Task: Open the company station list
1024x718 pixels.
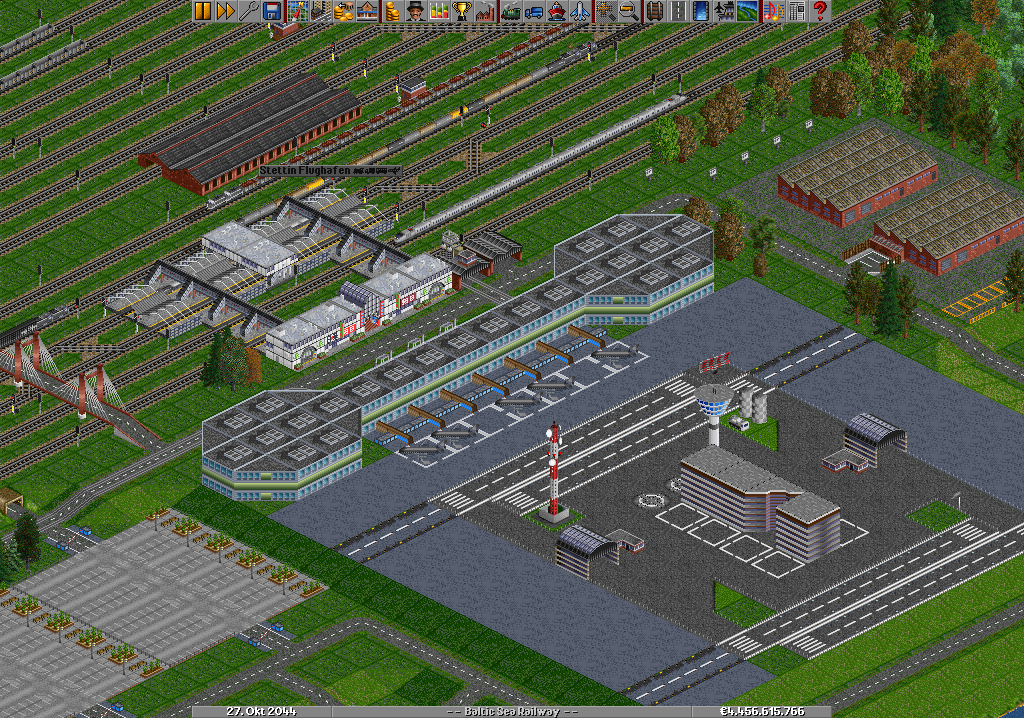Action: tap(365, 11)
